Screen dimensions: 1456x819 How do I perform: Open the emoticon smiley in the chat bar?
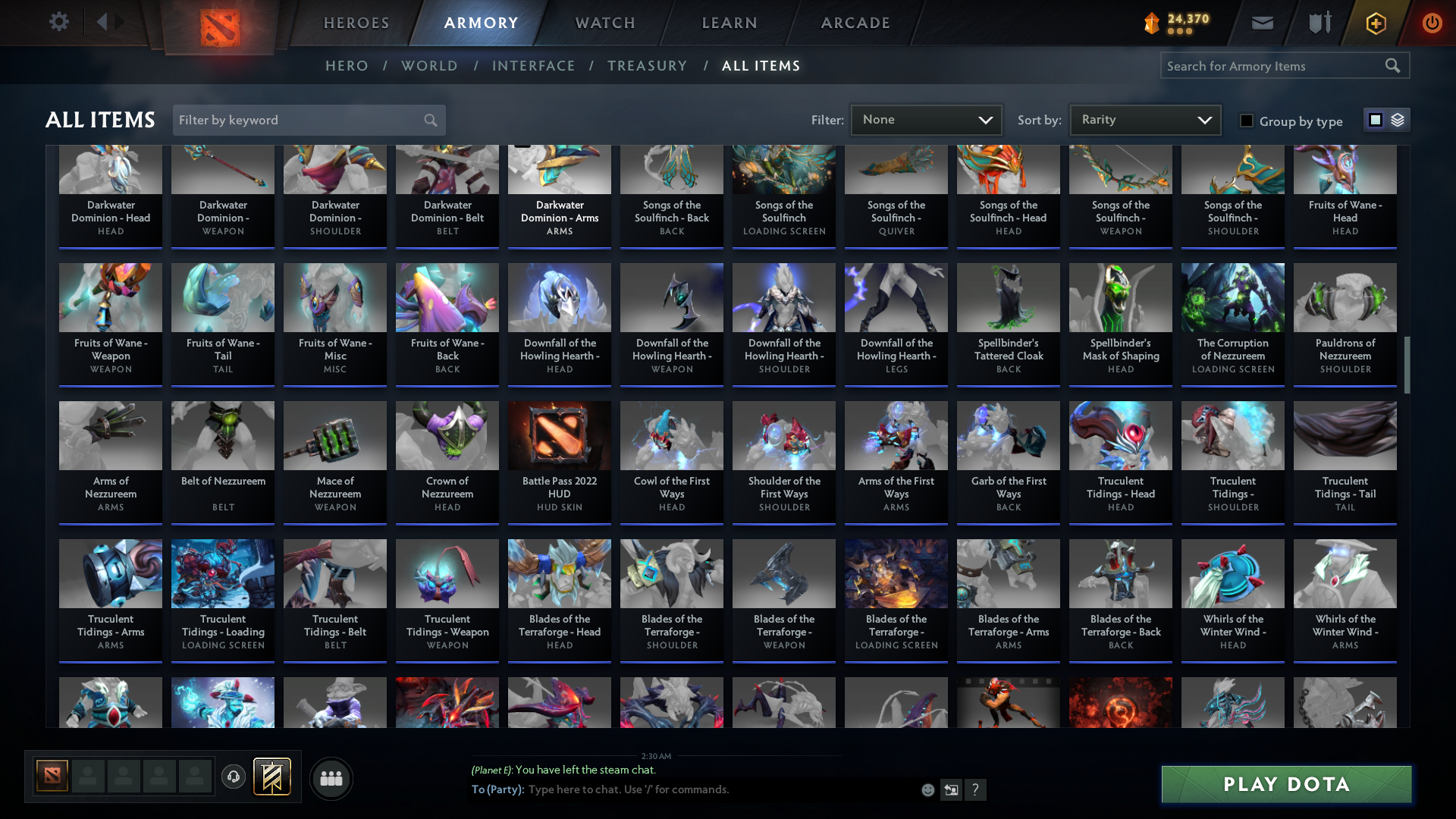point(927,789)
